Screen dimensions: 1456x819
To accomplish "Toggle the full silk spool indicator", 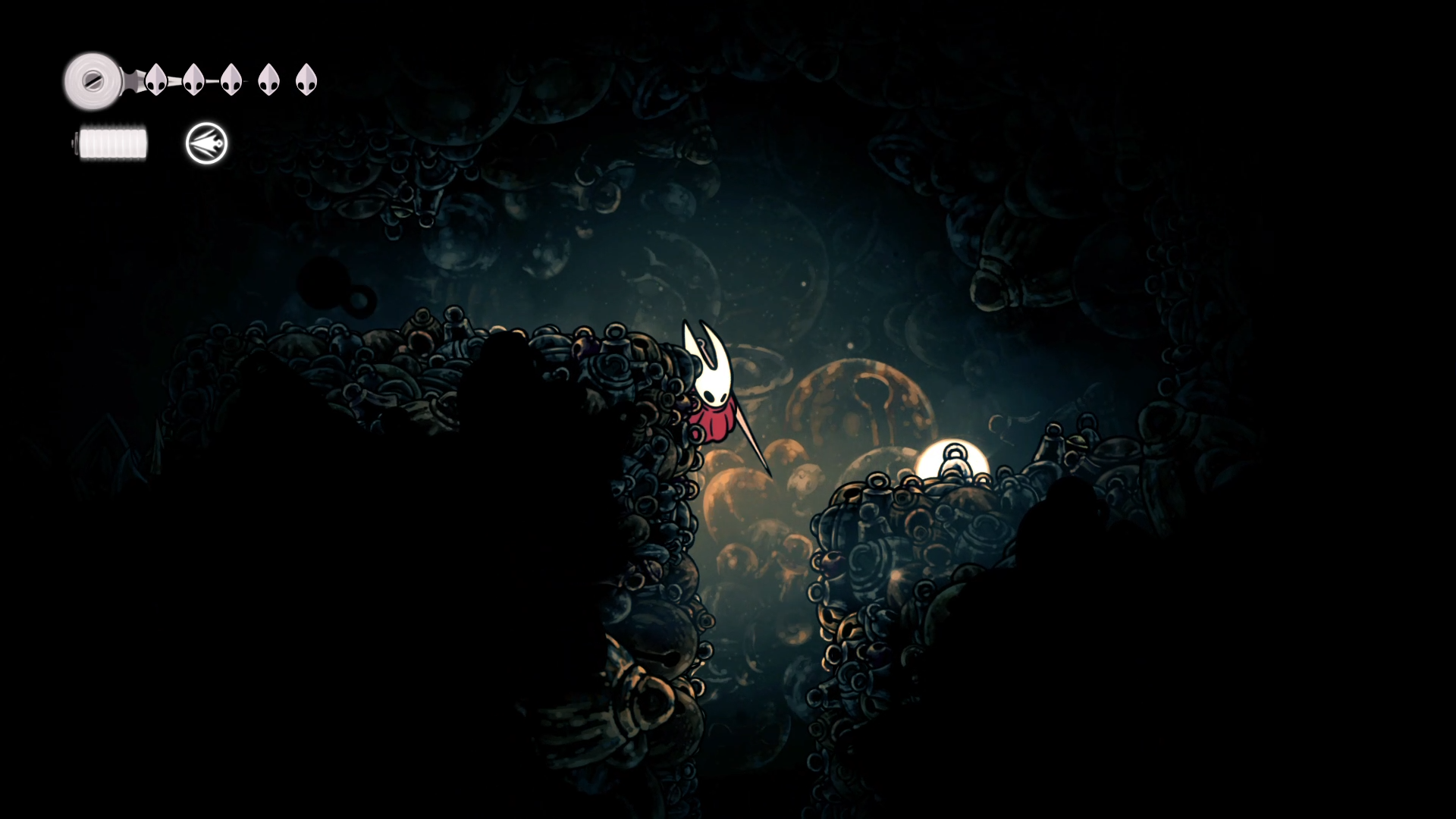I will pos(111,142).
